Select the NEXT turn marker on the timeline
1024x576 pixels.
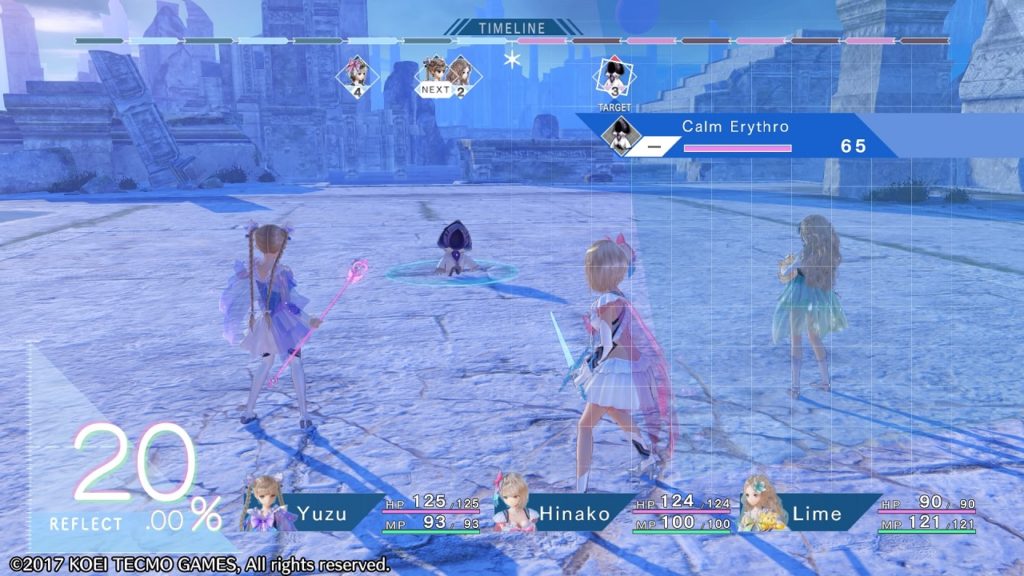(435, 75)
